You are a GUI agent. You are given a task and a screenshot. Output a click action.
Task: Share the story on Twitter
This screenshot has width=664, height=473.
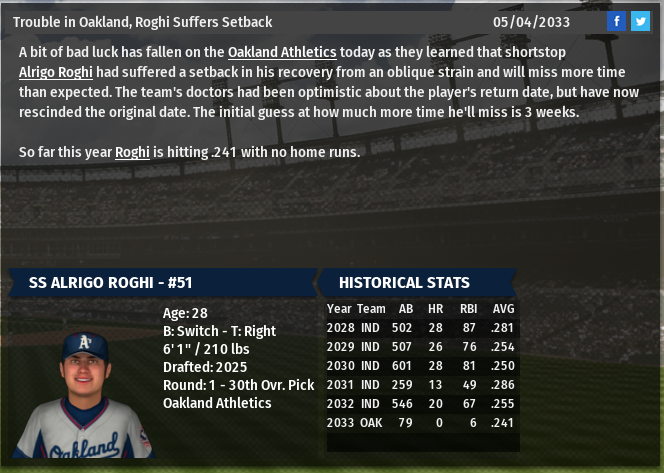point(640,21)
